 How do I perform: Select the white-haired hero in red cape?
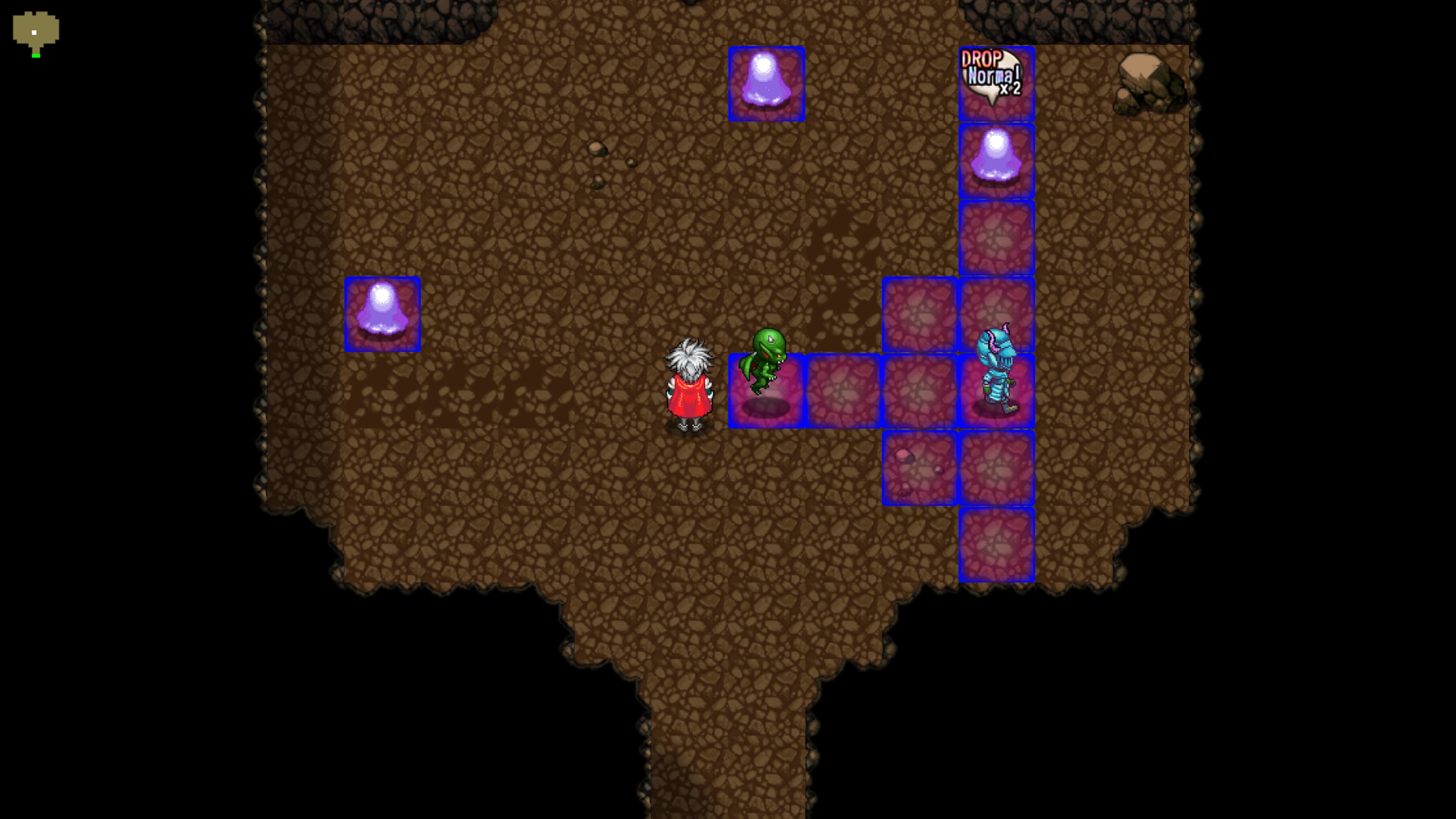tap(691, 384)
